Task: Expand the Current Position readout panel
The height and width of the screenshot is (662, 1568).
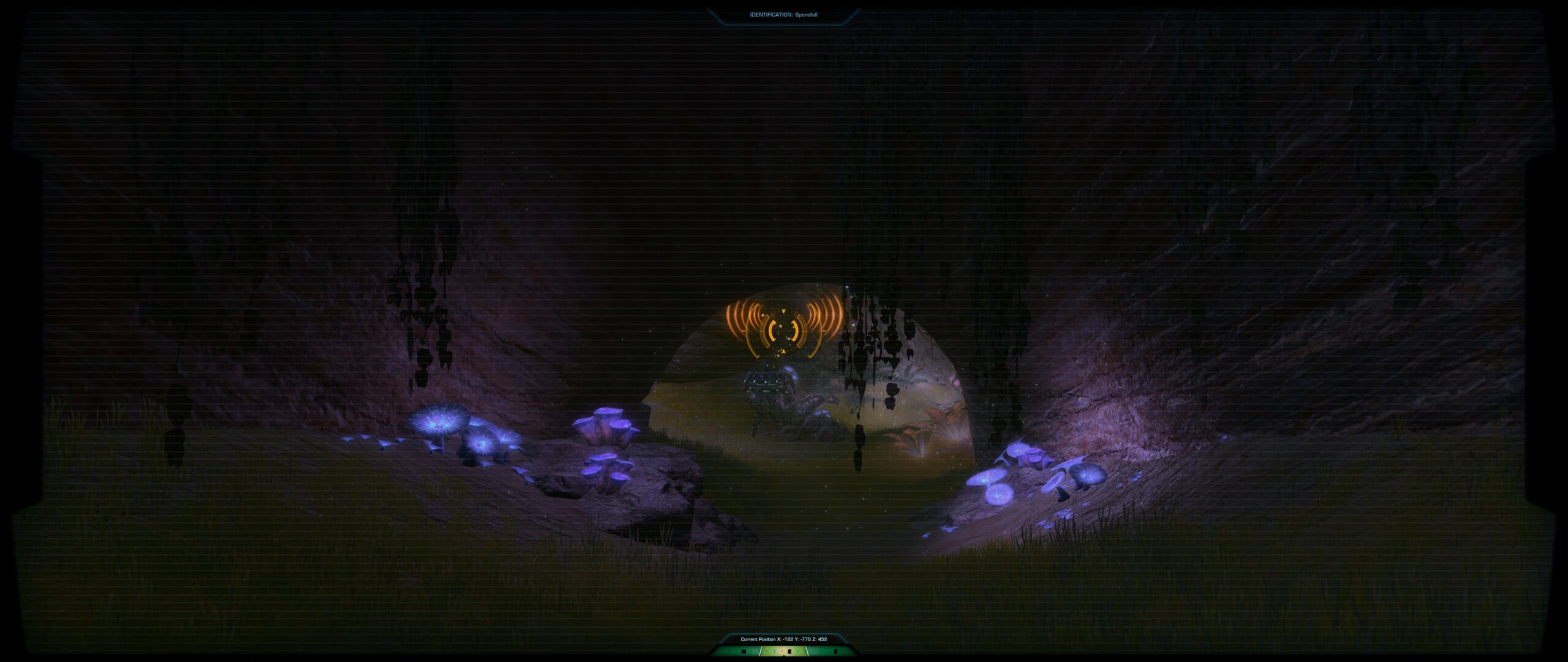Action: point(783,639)
